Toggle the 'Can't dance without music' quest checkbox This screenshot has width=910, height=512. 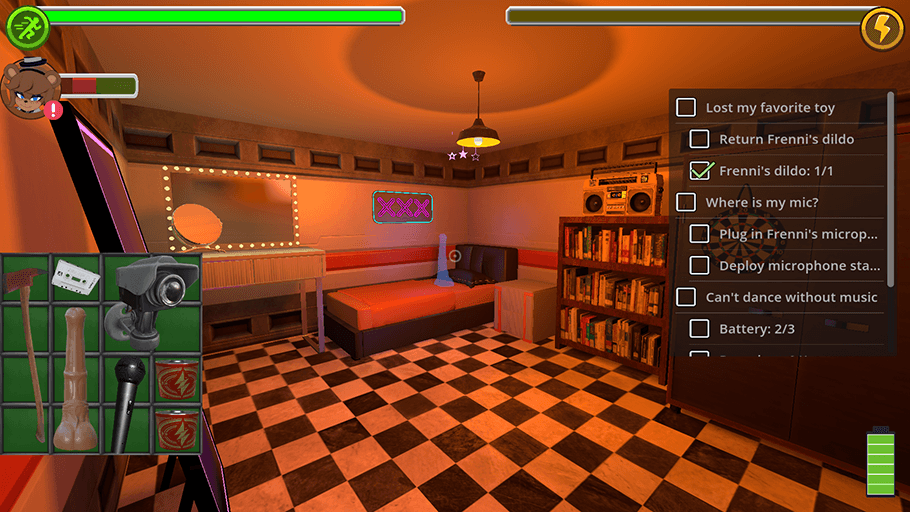(686, 297)
